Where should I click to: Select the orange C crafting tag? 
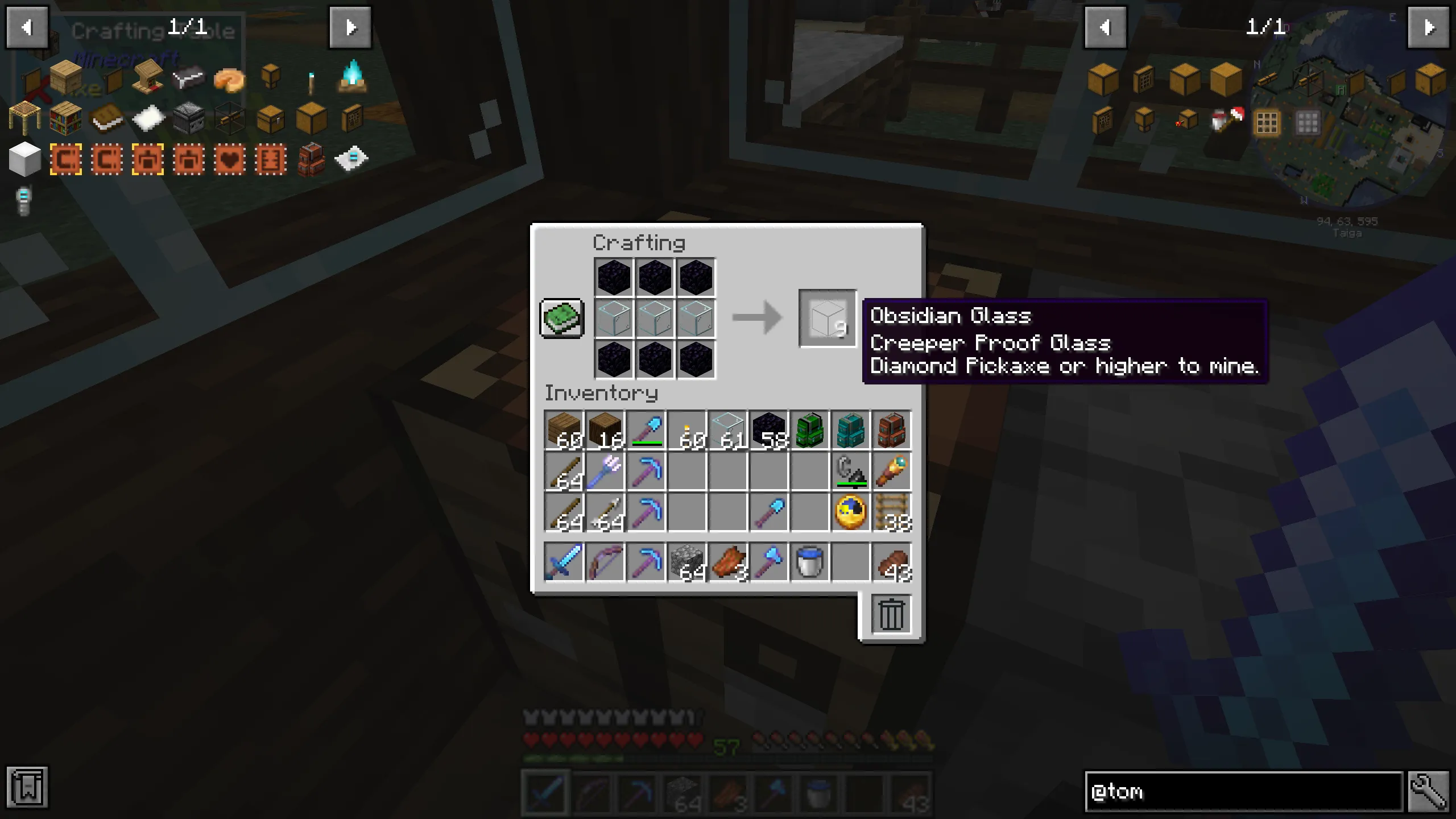pyautogui.click(x=64, y=160)
